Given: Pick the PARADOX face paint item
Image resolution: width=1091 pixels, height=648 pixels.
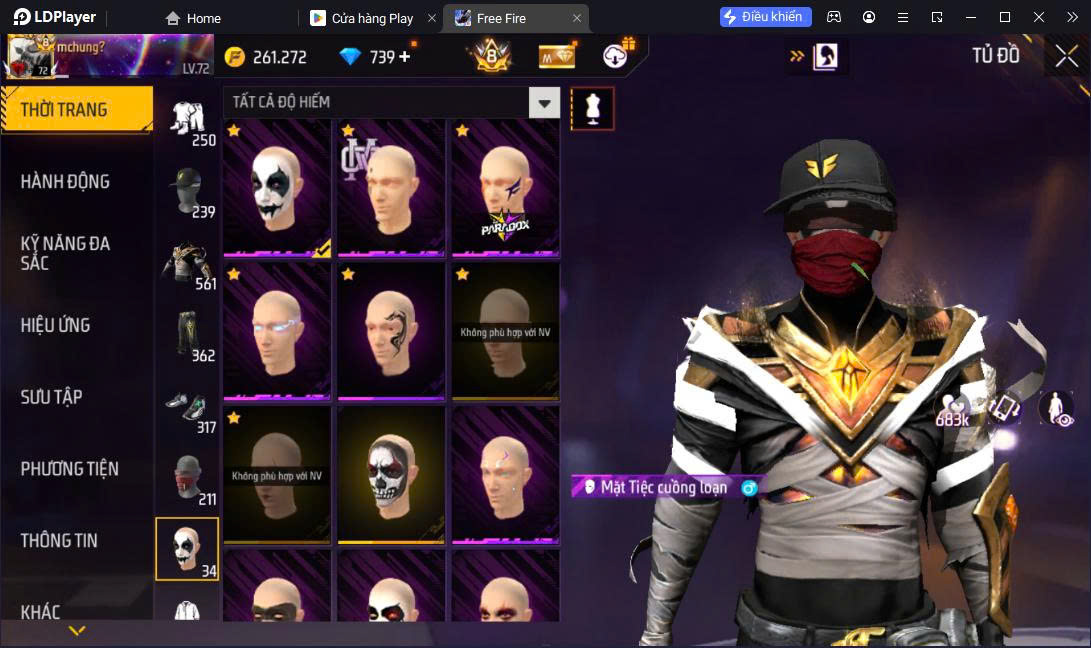Looking at the screenshot, I should [x=505, y=189].
